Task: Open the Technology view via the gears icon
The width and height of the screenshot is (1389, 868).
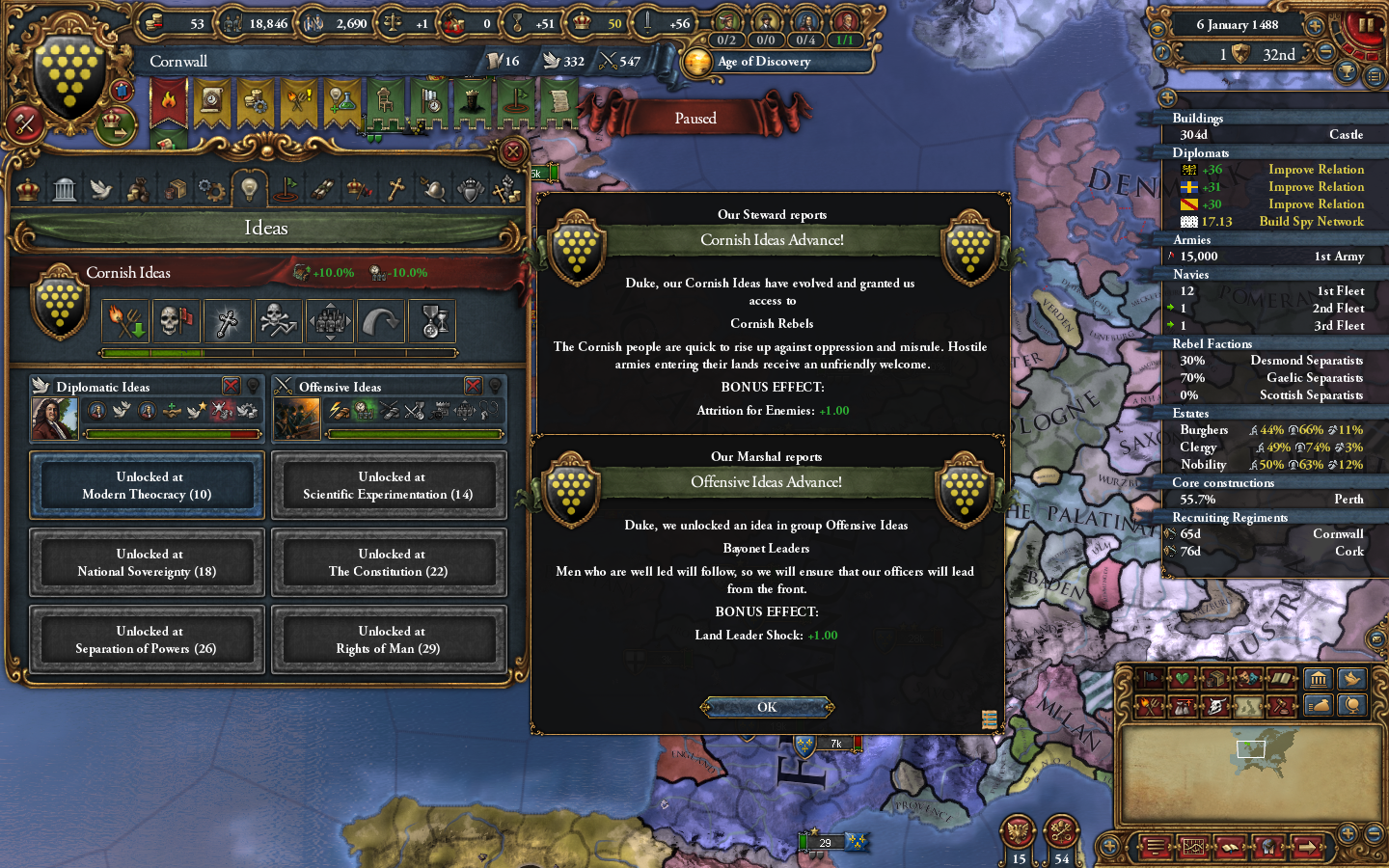Action: tap(211, 188)
